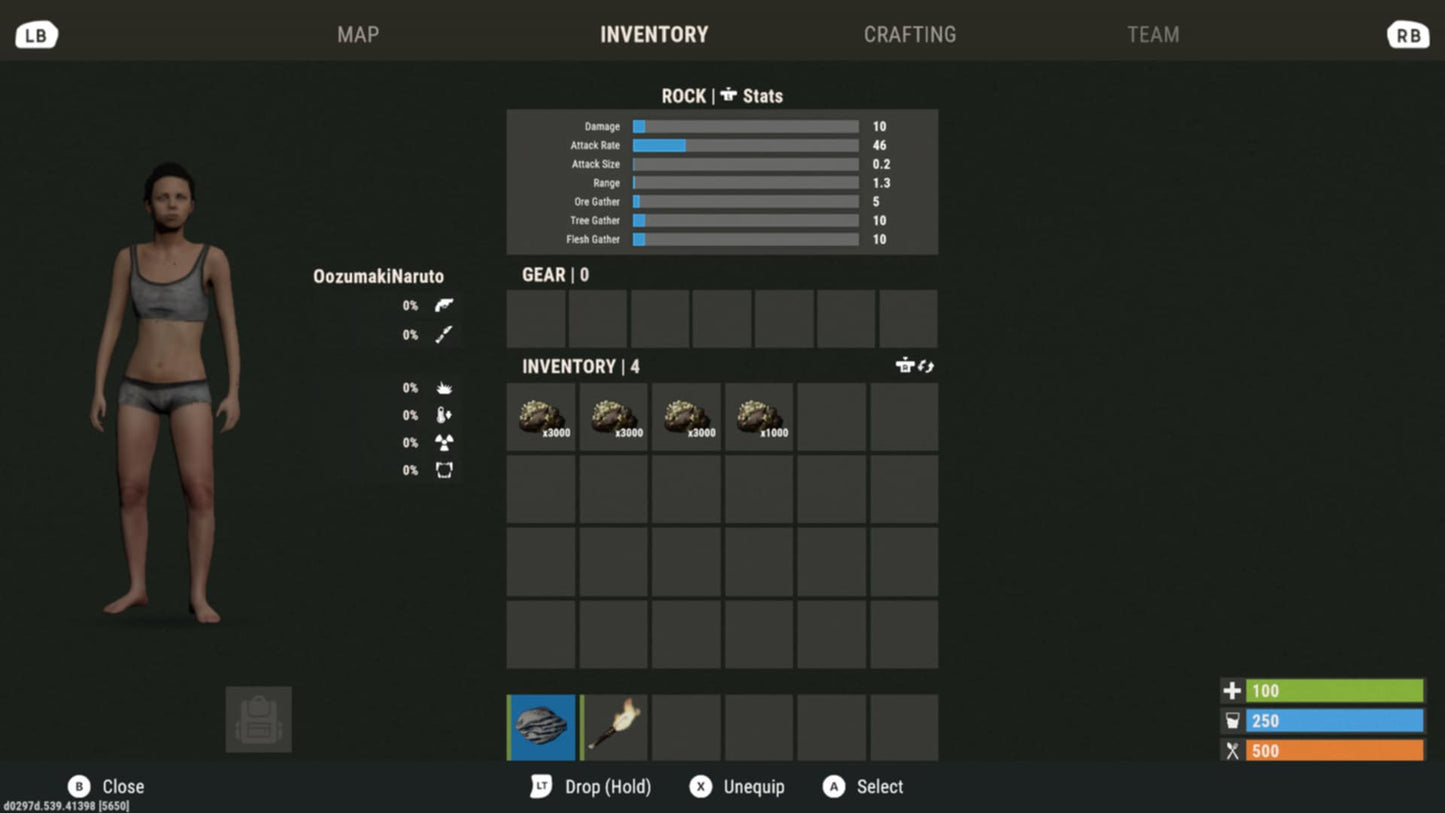The height and width of the screenshot is (813, 1445).
Task: Click the sort icons beside the Inventory header
Action: point(915,366)
